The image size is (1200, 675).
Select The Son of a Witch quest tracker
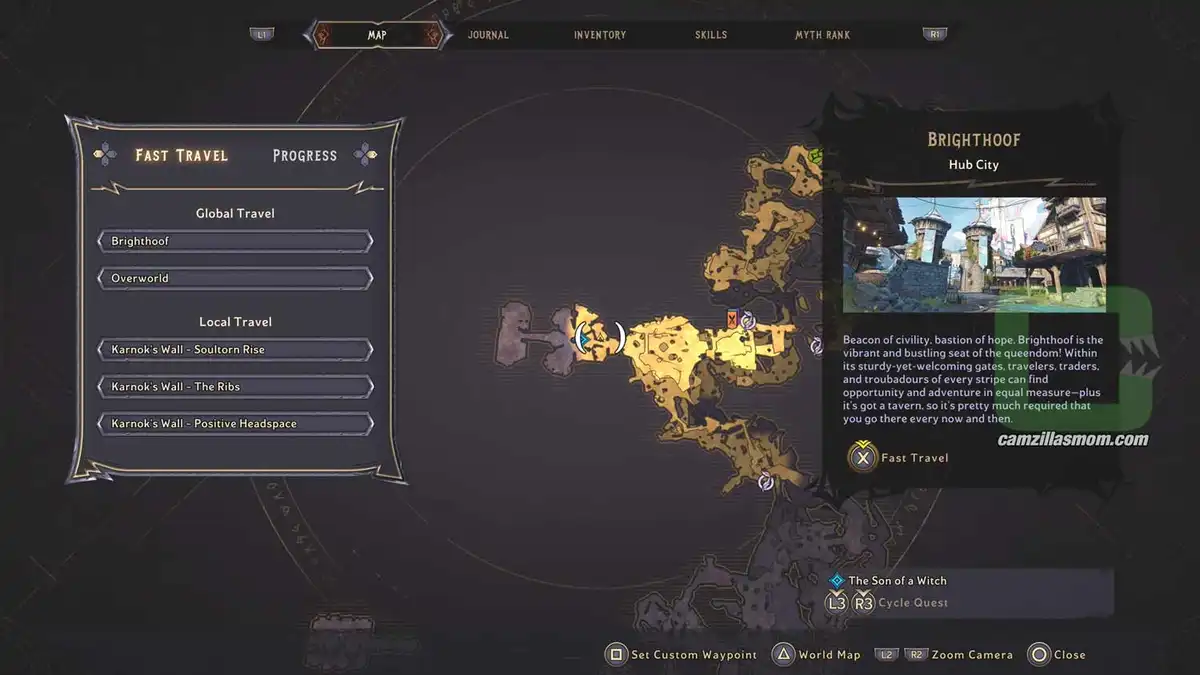897,580
